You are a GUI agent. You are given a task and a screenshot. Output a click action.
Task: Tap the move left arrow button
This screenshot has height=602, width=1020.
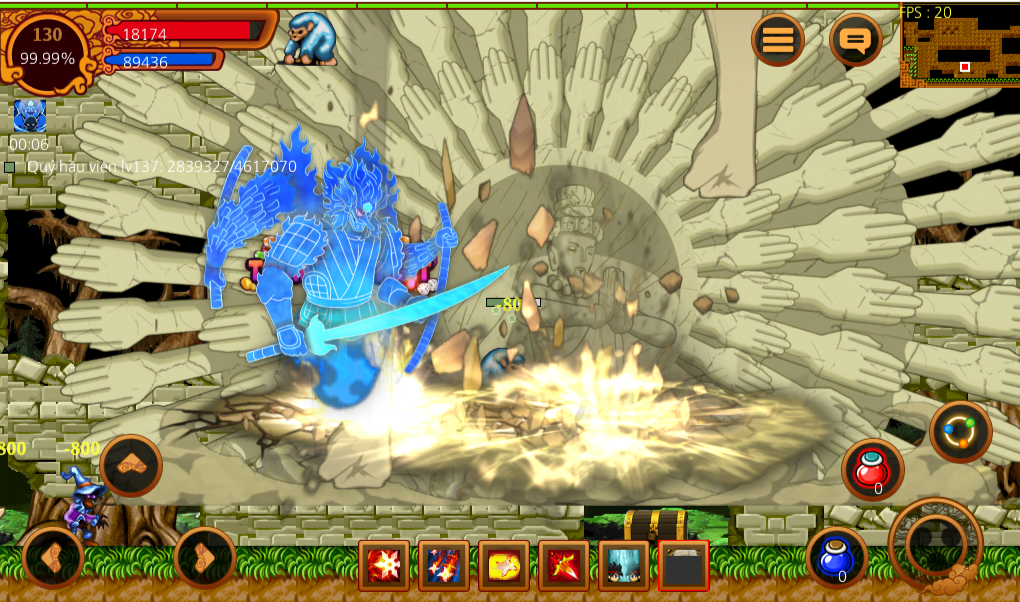[53, 556]
